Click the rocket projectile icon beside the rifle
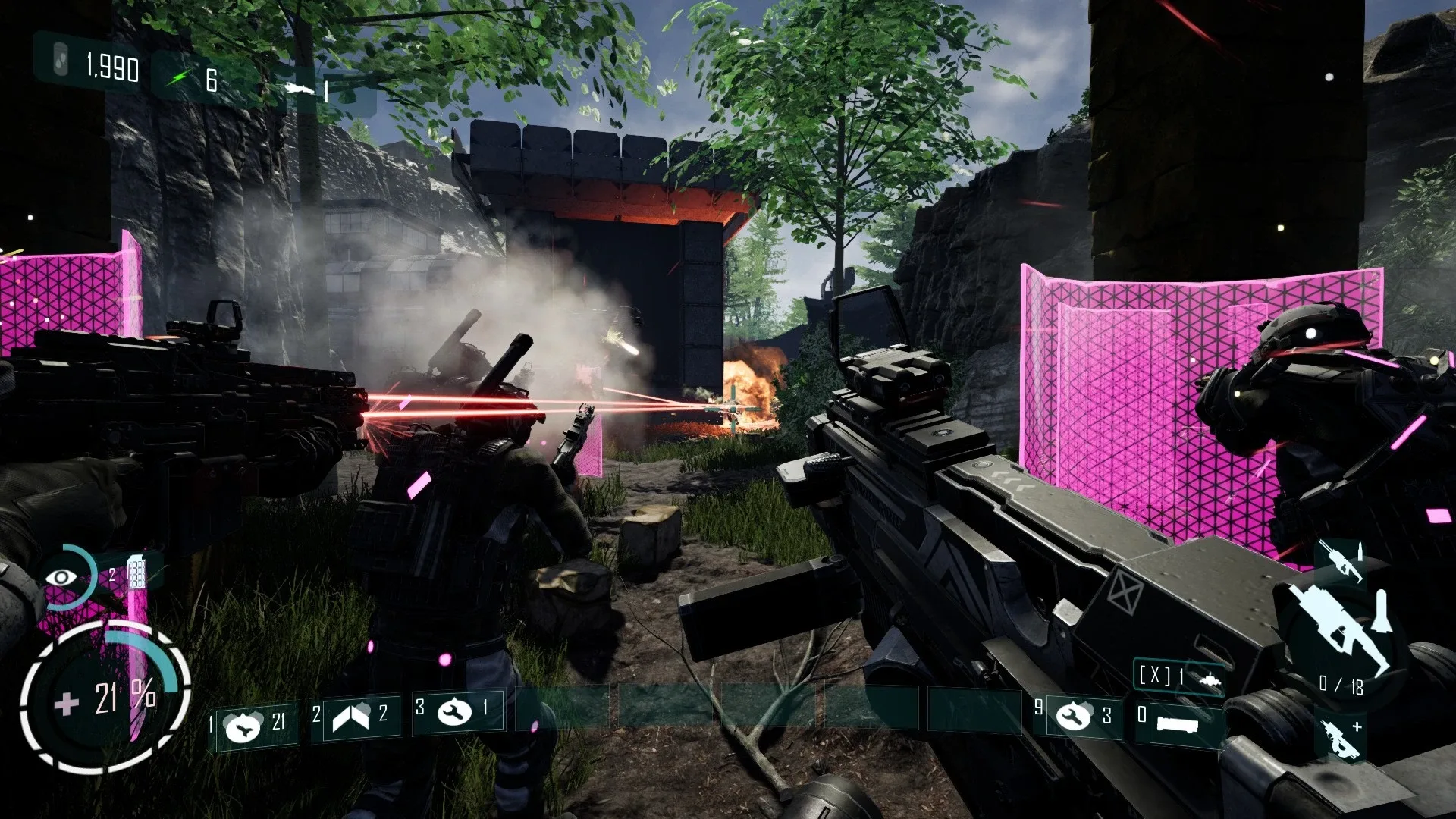1456x819 pixels. (x=1382, y=611)
